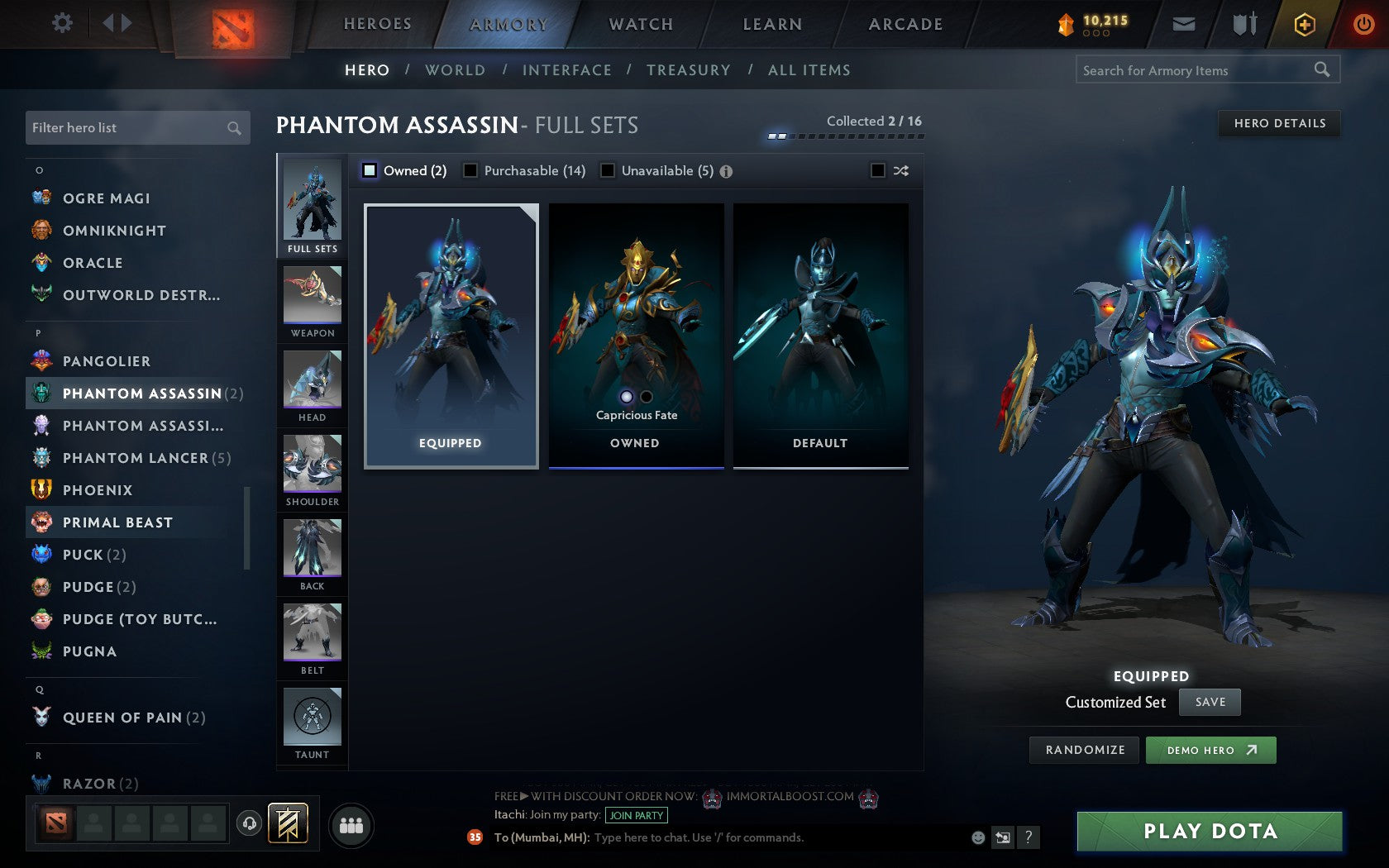
Task: Check the Unavailable (5) filter
Action: tap(609, 170)
